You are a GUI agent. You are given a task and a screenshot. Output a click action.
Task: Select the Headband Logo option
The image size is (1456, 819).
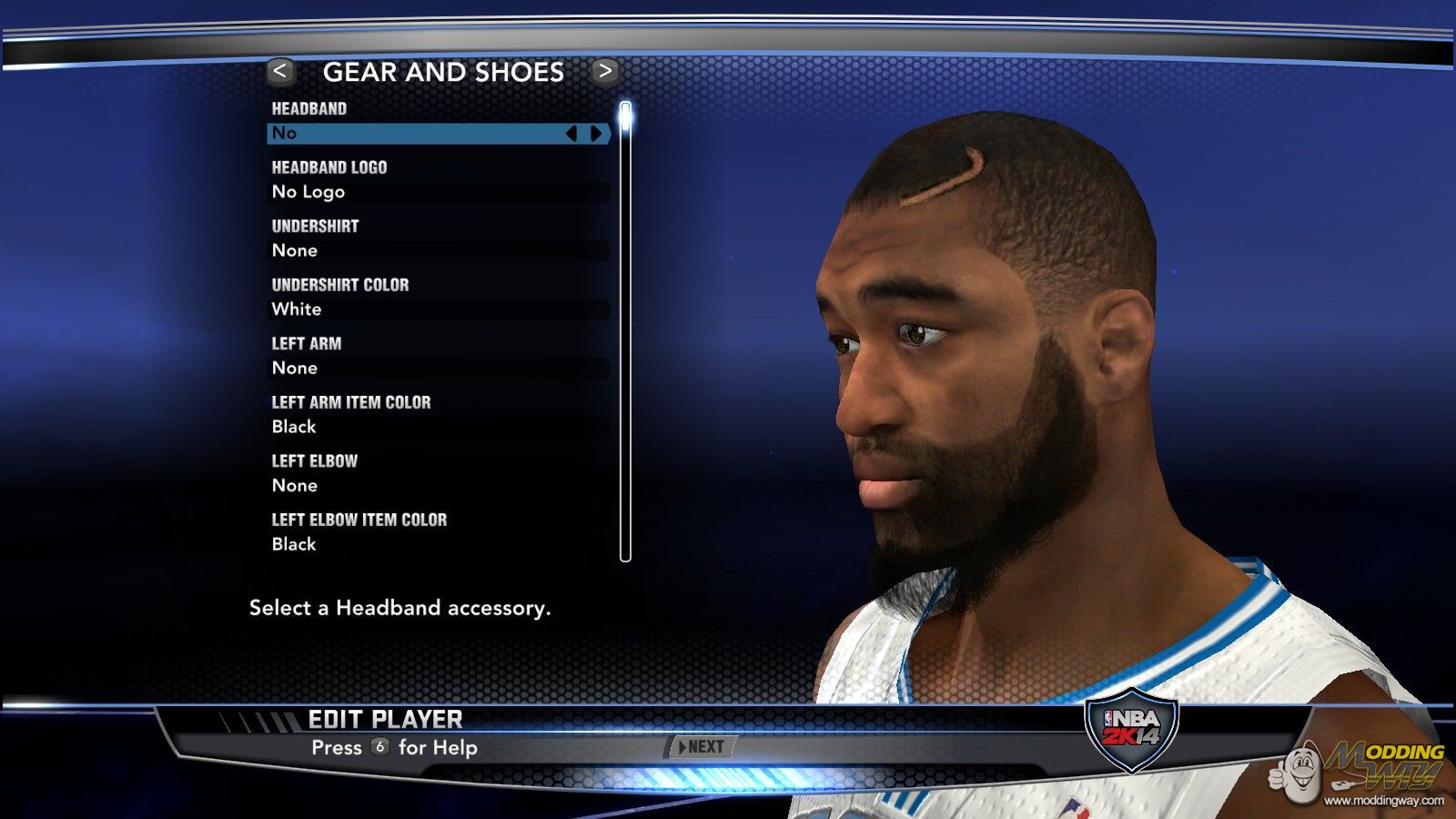439,192
